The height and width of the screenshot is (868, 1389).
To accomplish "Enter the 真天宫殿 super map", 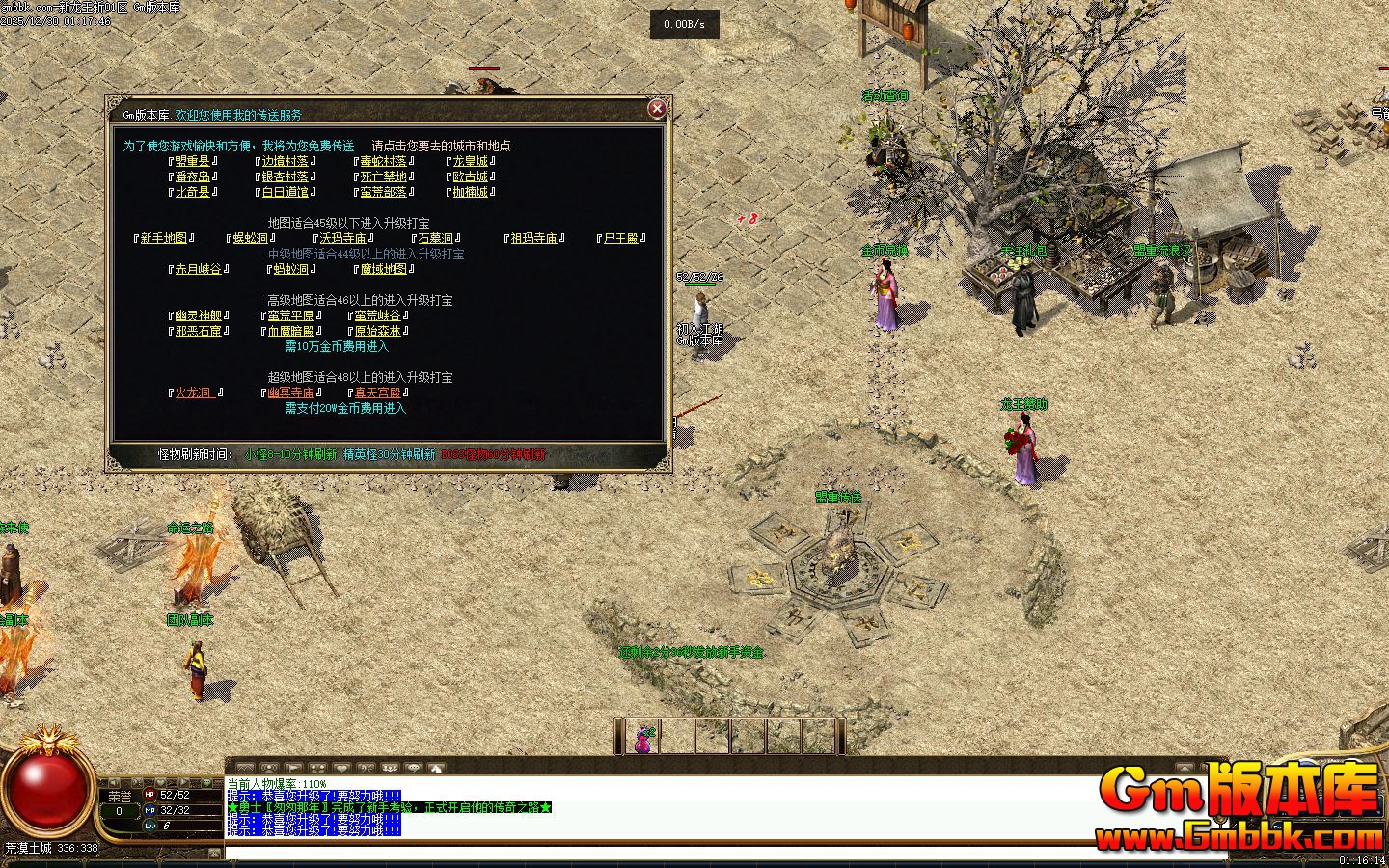I will [x=377, y=393].
